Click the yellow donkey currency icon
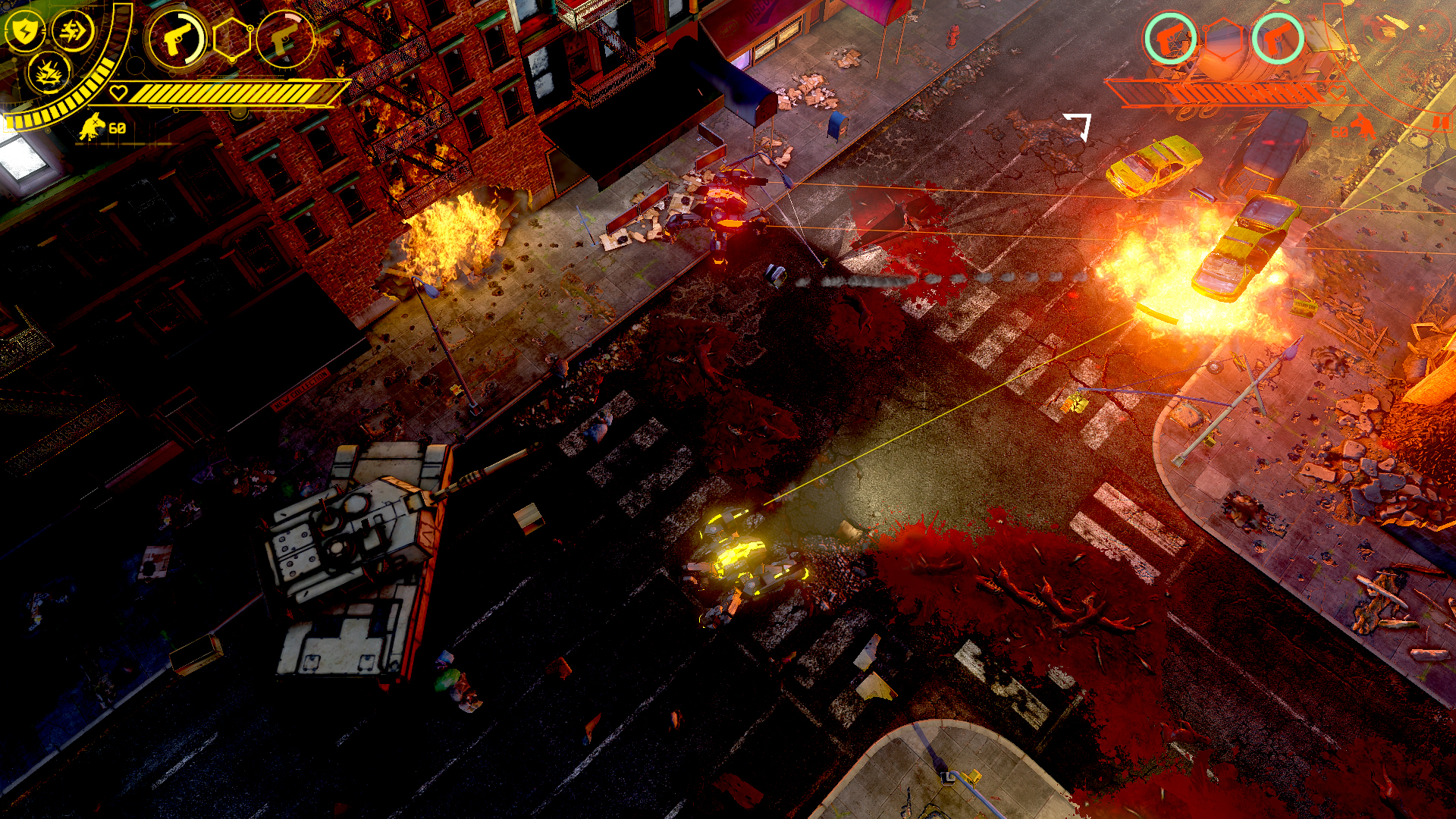Viewport: 1456px width, 819px height. (93, 128)
